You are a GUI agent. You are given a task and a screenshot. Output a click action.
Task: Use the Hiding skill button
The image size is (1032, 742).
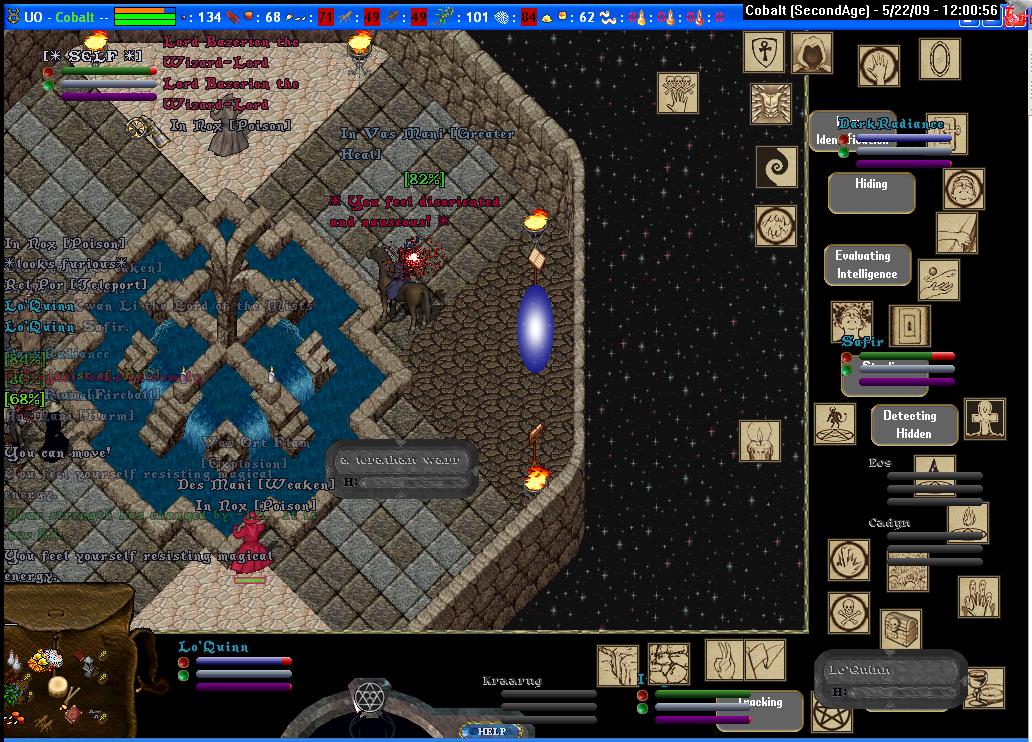[871, 192]
